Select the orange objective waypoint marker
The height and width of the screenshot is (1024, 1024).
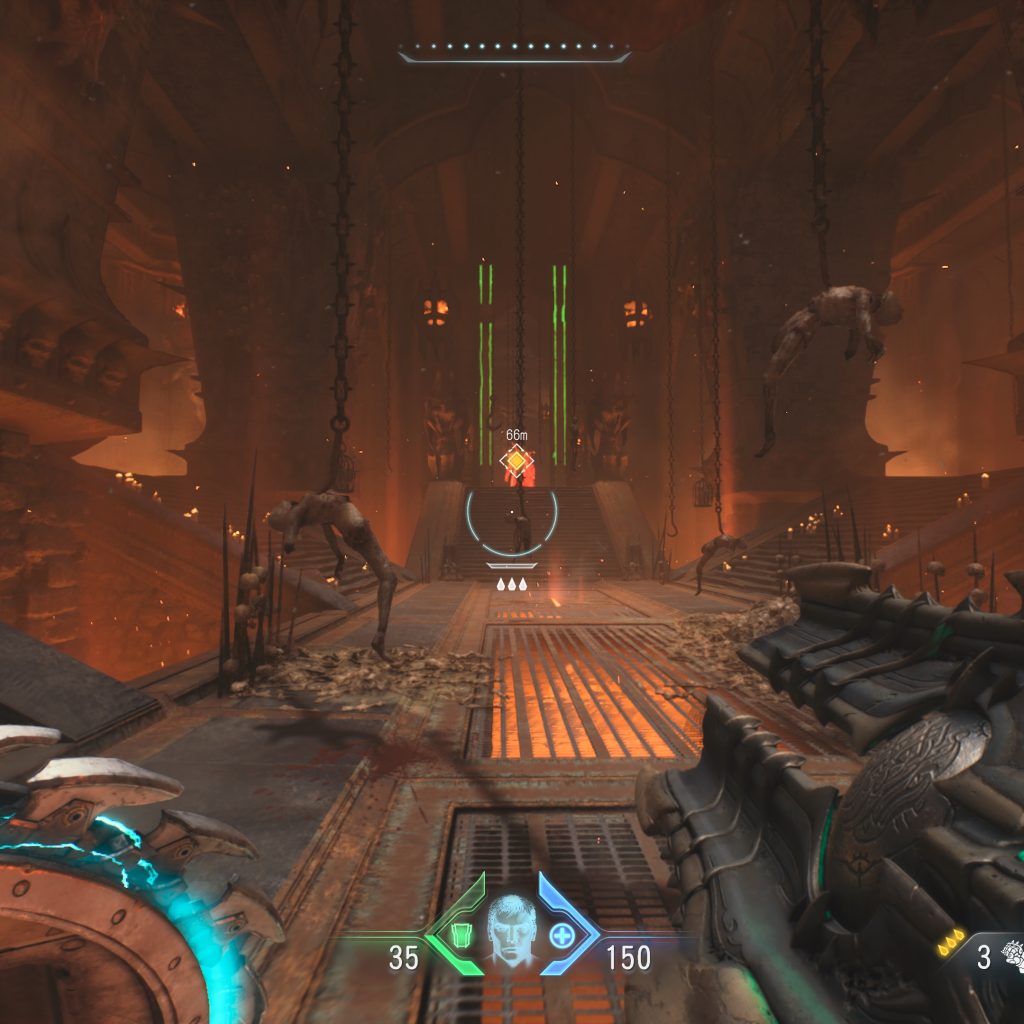pyautogui.click(x=516, y=461)
